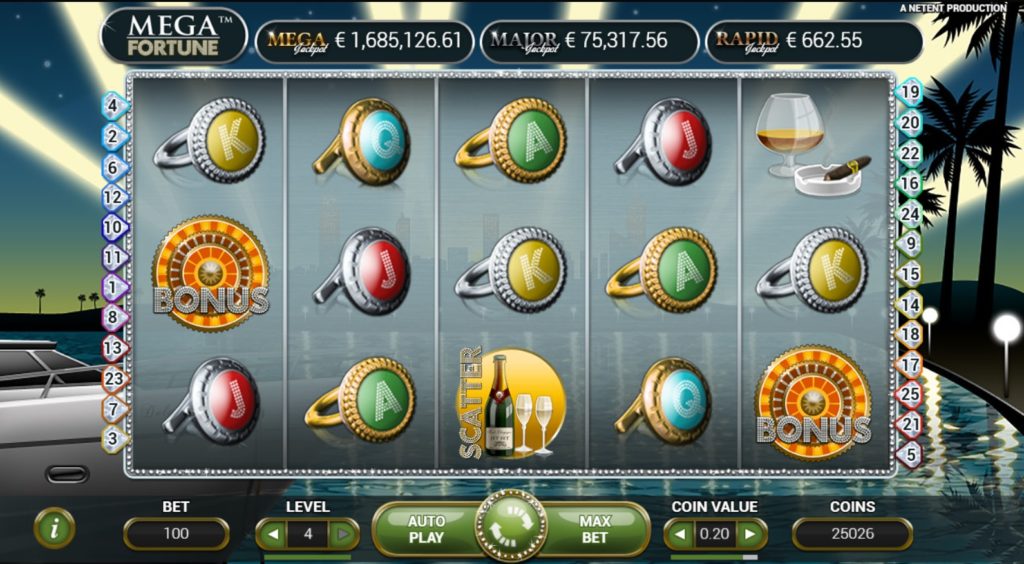Lower the coin value

point(680,534)
